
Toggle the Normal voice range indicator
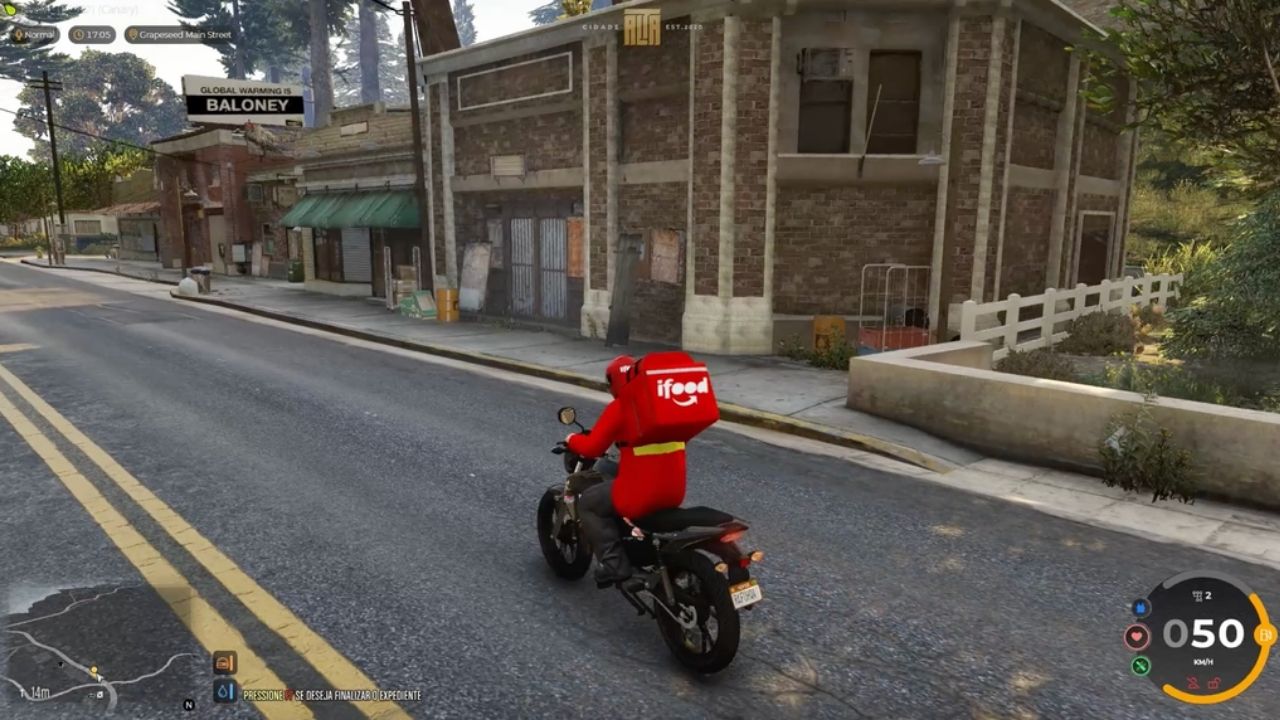coord(33,35)
